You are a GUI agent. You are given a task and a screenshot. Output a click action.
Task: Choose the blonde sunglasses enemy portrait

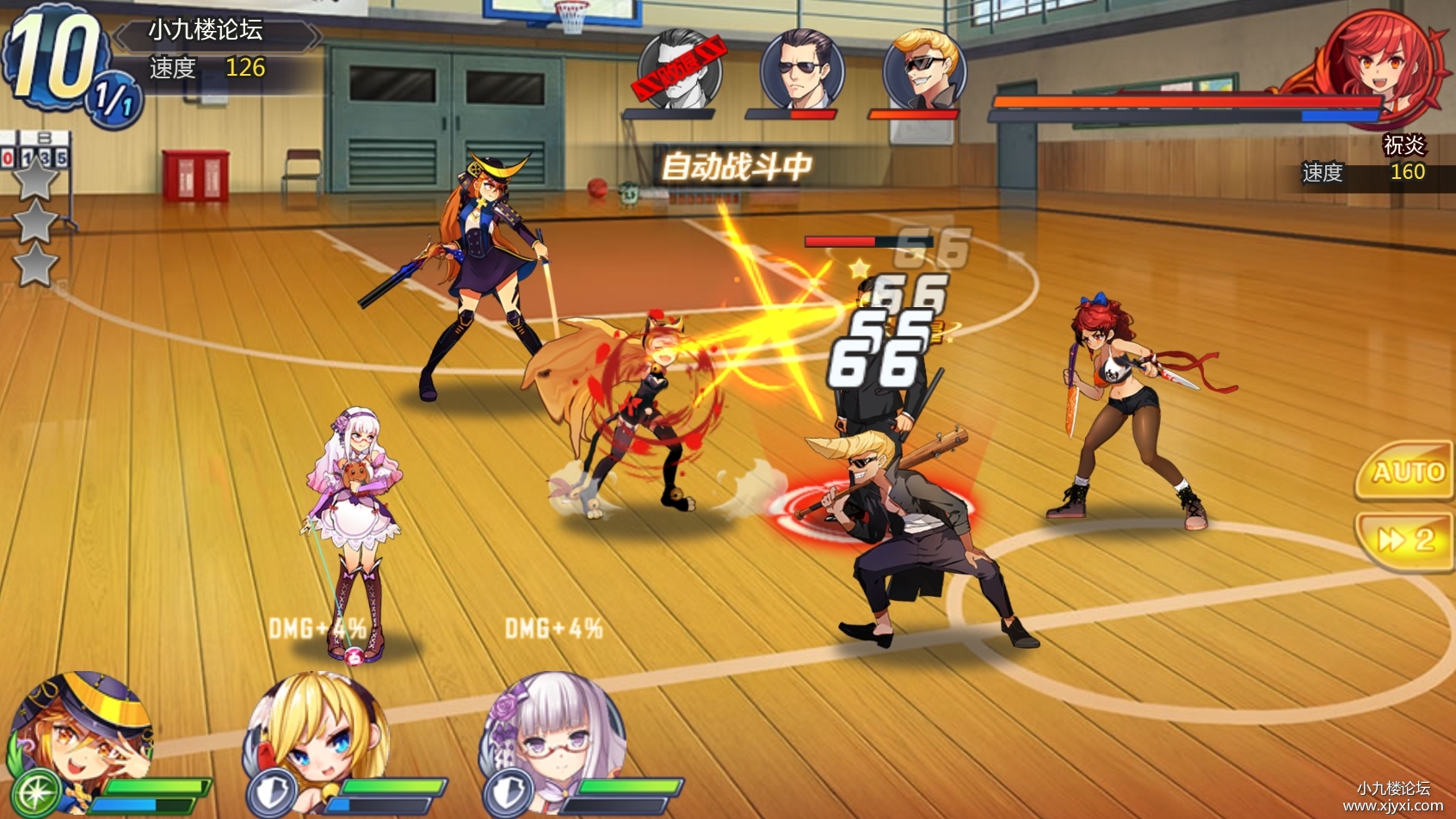point(925,69)
